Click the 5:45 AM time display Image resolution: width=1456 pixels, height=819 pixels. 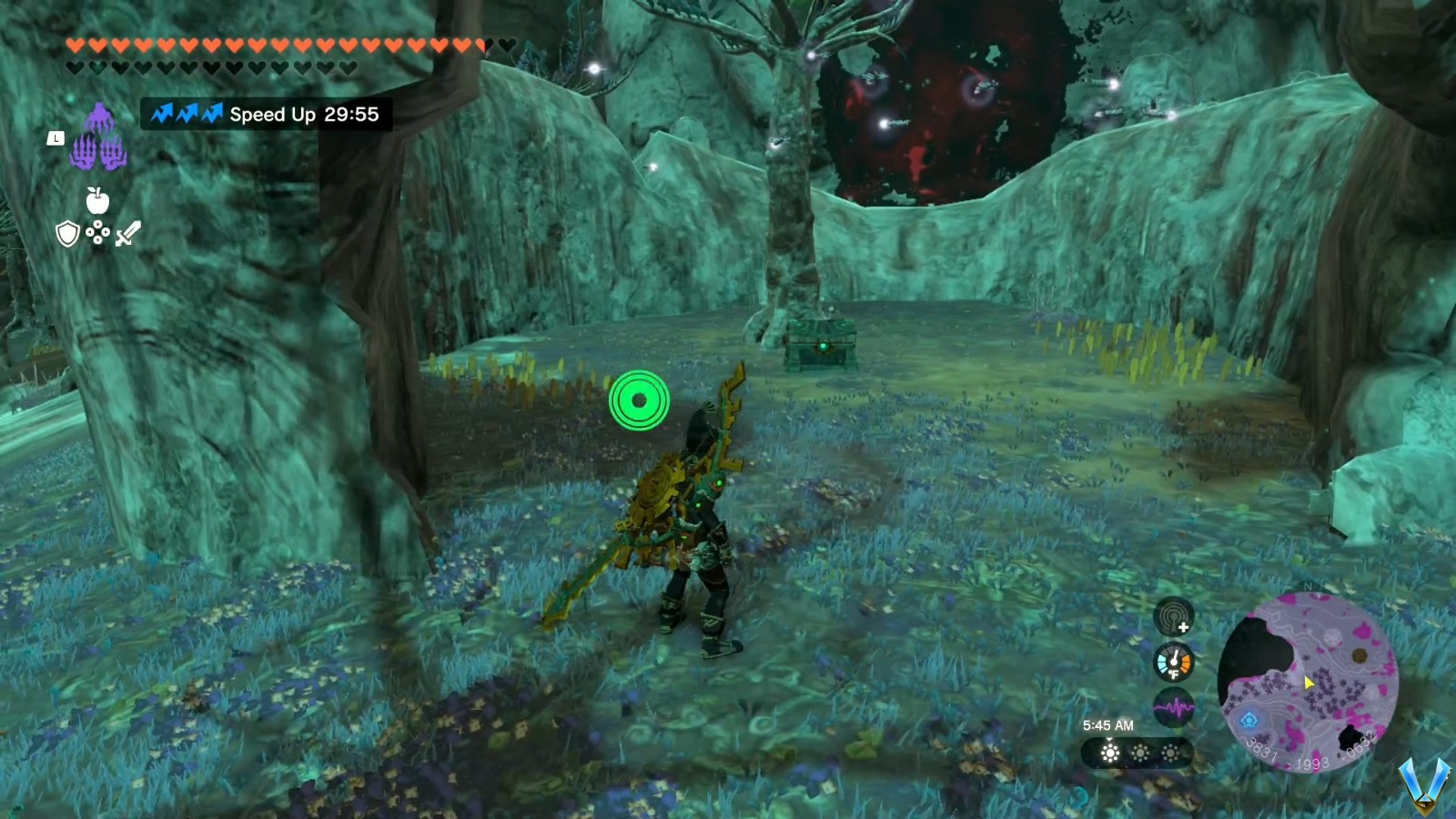click(x=1108, y=725)
